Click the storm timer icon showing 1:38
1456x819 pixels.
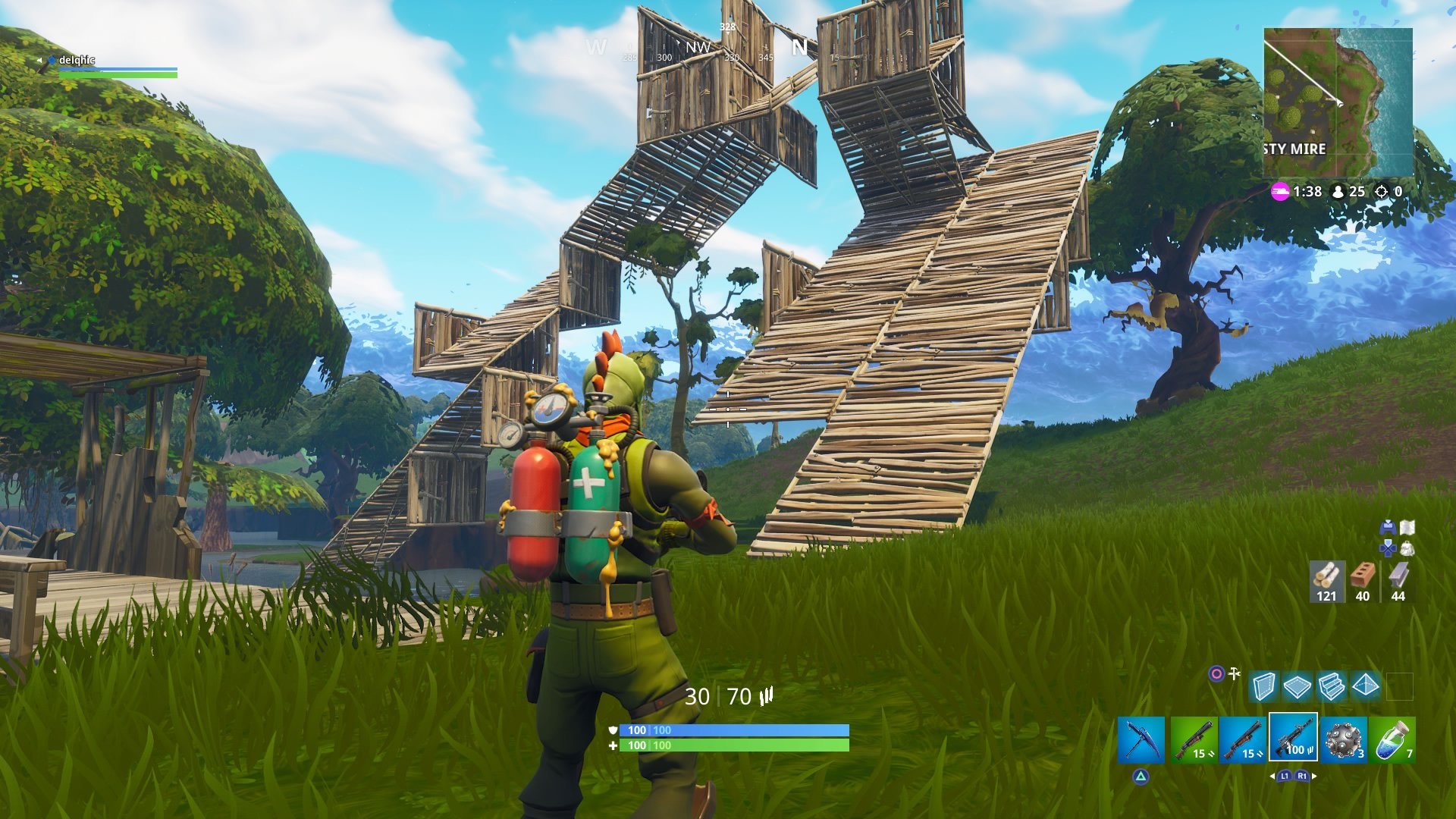(1282, 191)
